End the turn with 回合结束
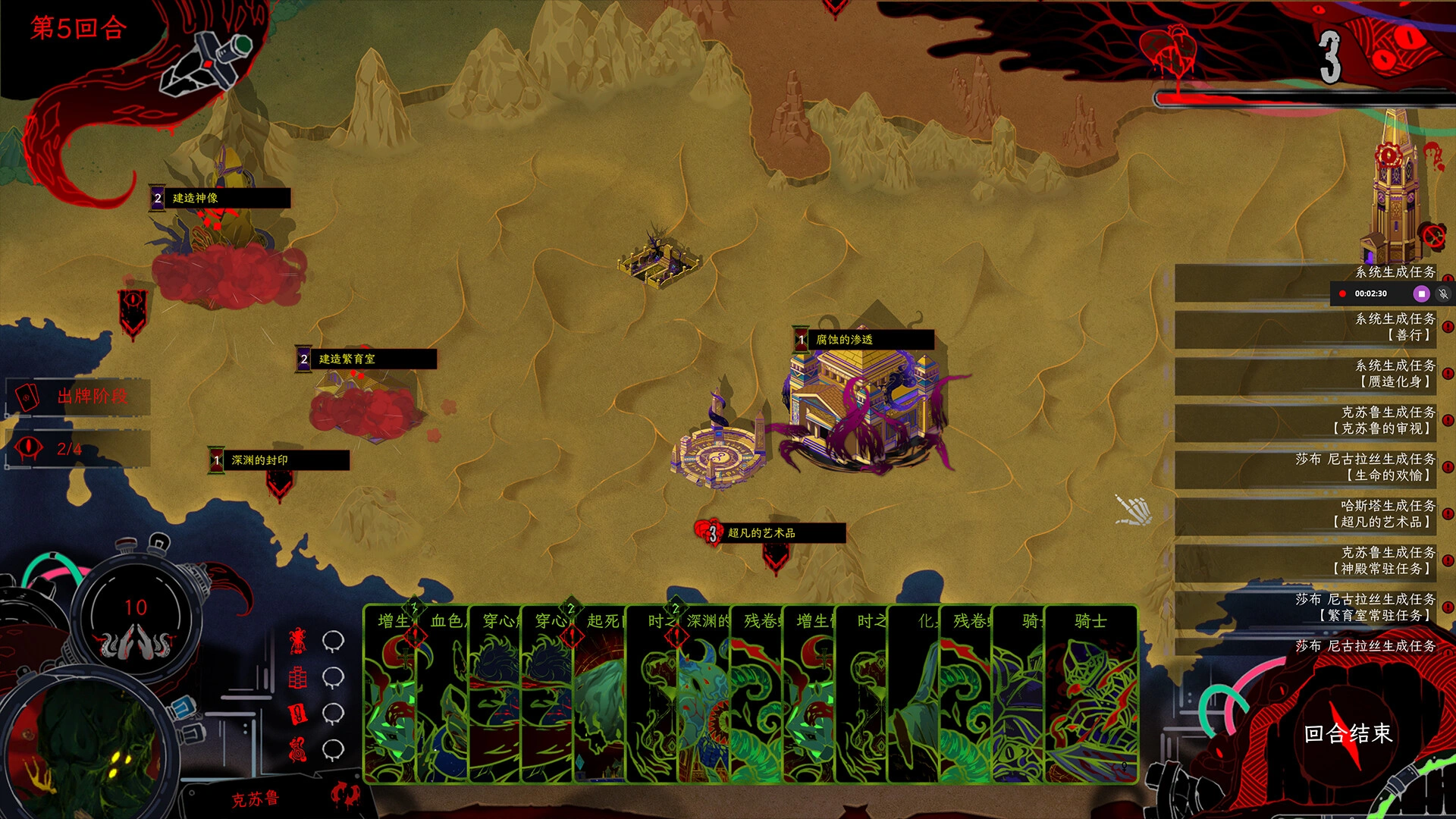1456x819 pixels. [1348, 734]
